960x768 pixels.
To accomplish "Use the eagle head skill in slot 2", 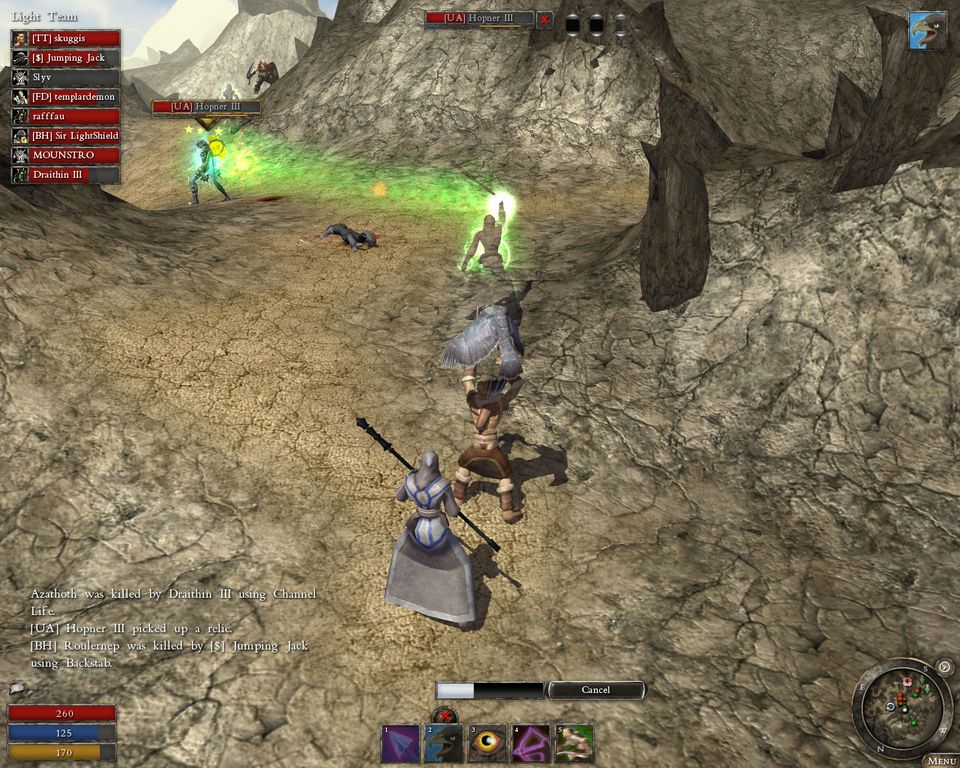I will pos(444,744).
